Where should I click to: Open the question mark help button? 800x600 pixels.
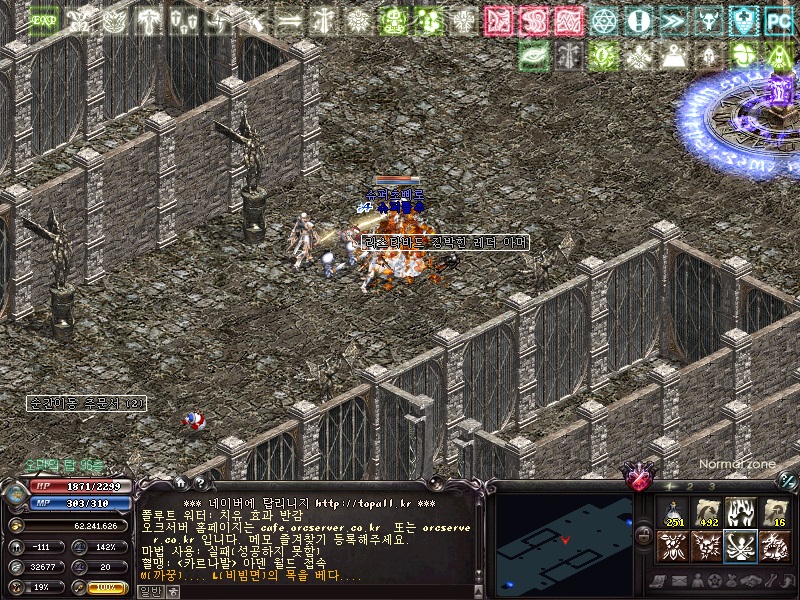[x=199, y=483]
